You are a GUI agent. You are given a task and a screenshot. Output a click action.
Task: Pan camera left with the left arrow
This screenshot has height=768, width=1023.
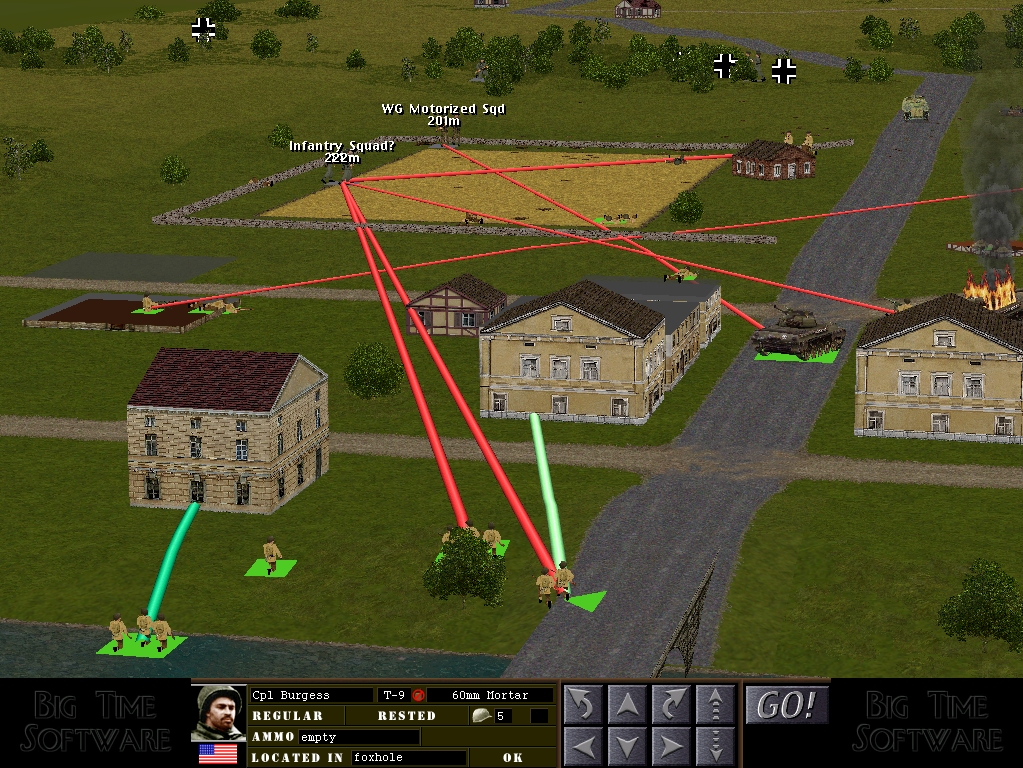pyautogui.click(x=583, y=747)
